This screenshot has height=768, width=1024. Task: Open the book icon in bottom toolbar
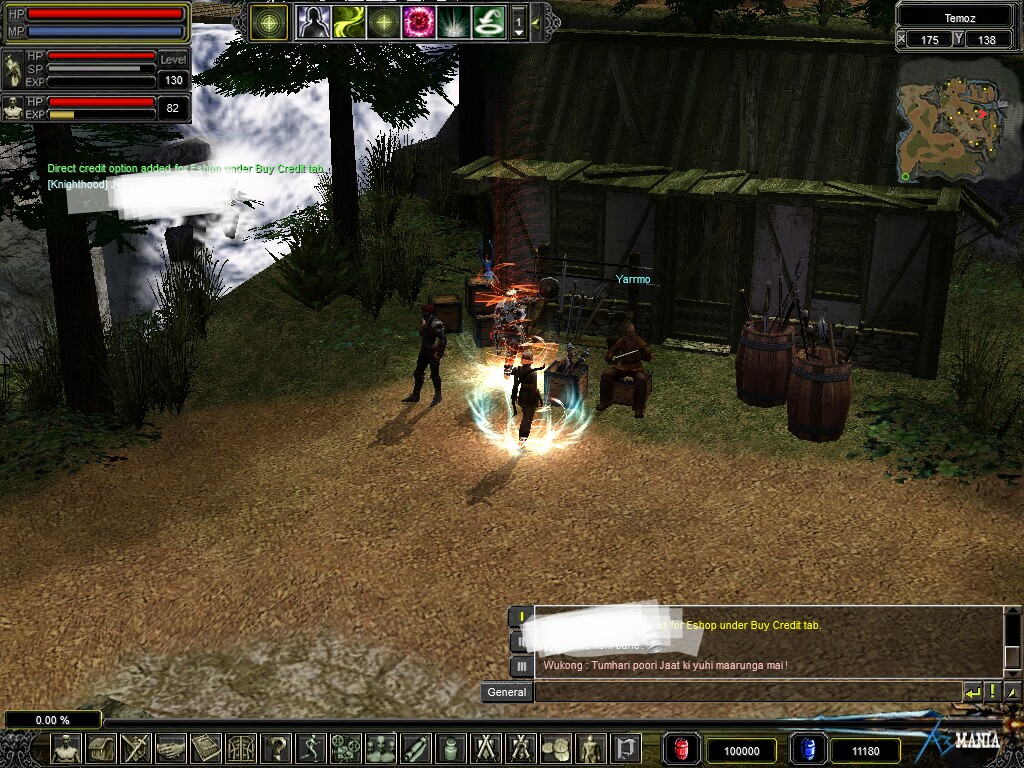coord(205,748)
